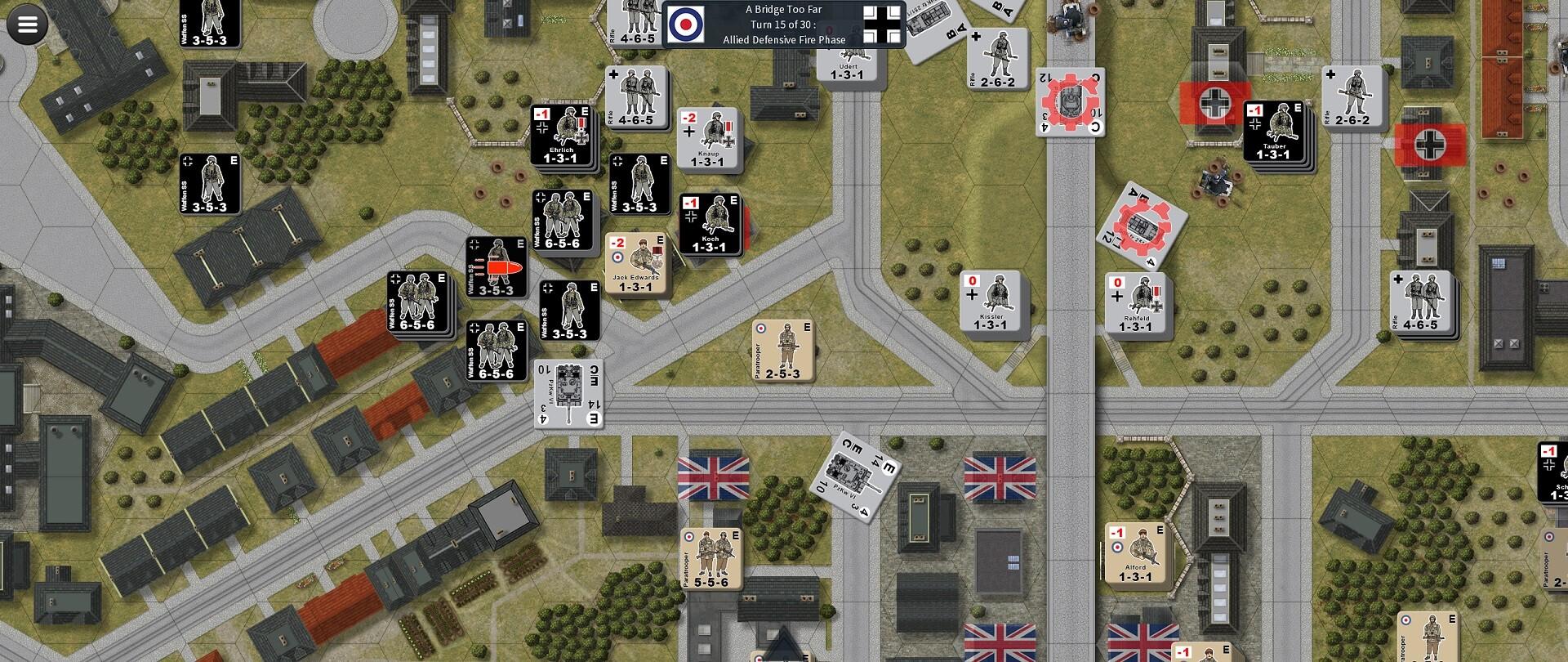
Task: Select the German cross objective on the red building
Action: (x=1214, y=105)
